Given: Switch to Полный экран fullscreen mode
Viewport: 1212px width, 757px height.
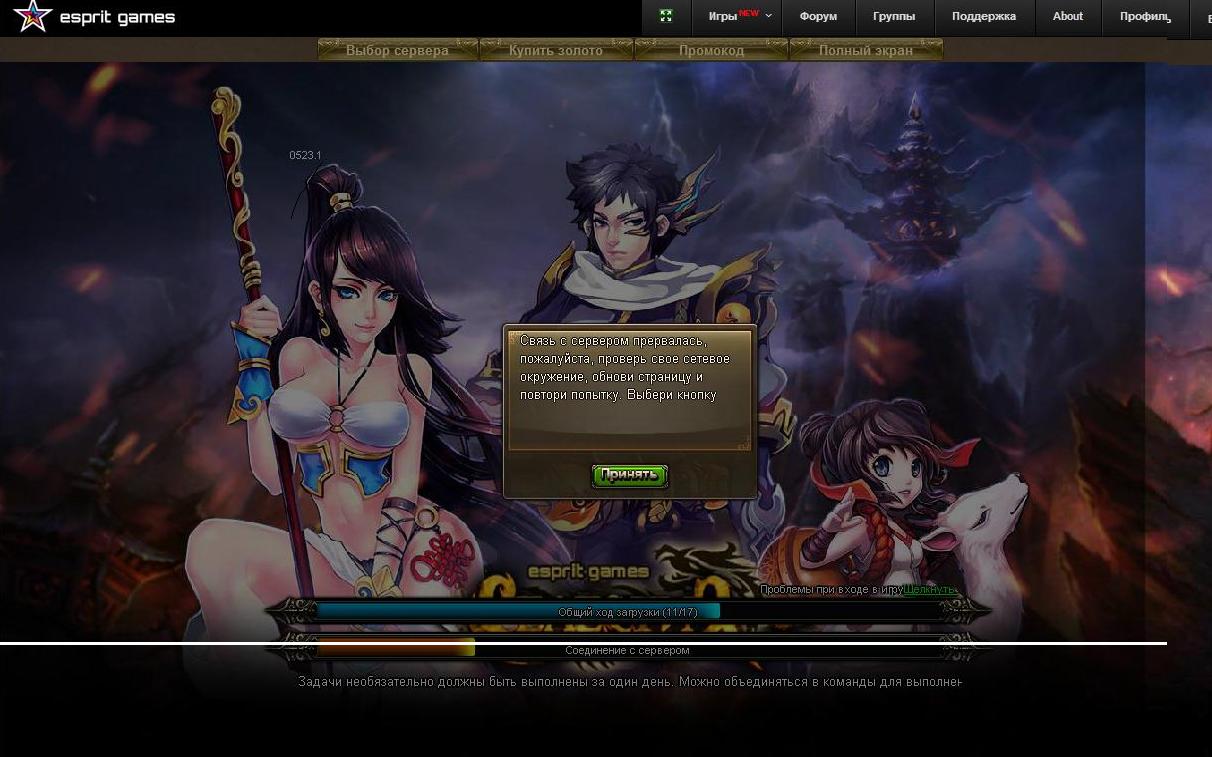Looking at the screenshot, I should coord(866,50).
